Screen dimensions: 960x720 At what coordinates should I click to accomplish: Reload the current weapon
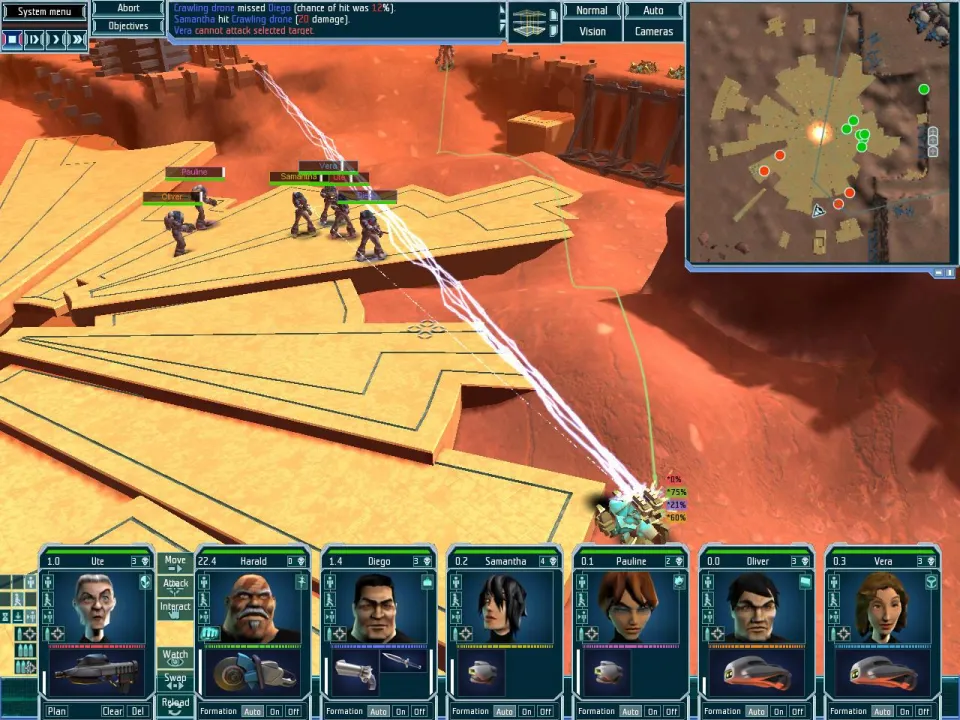(x=175, y=702)
